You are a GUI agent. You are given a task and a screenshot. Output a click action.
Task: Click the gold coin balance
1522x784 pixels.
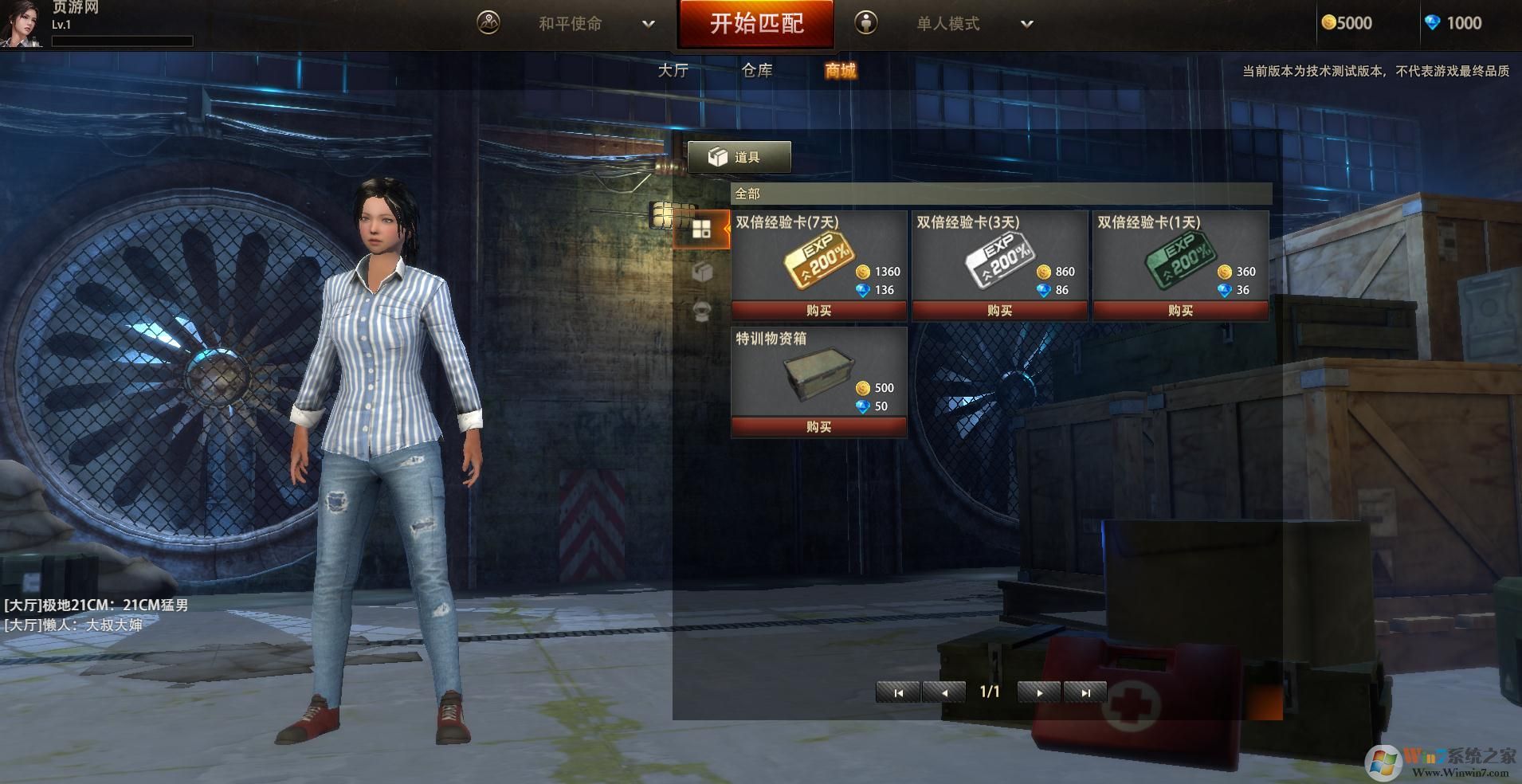pos(1347,23)
